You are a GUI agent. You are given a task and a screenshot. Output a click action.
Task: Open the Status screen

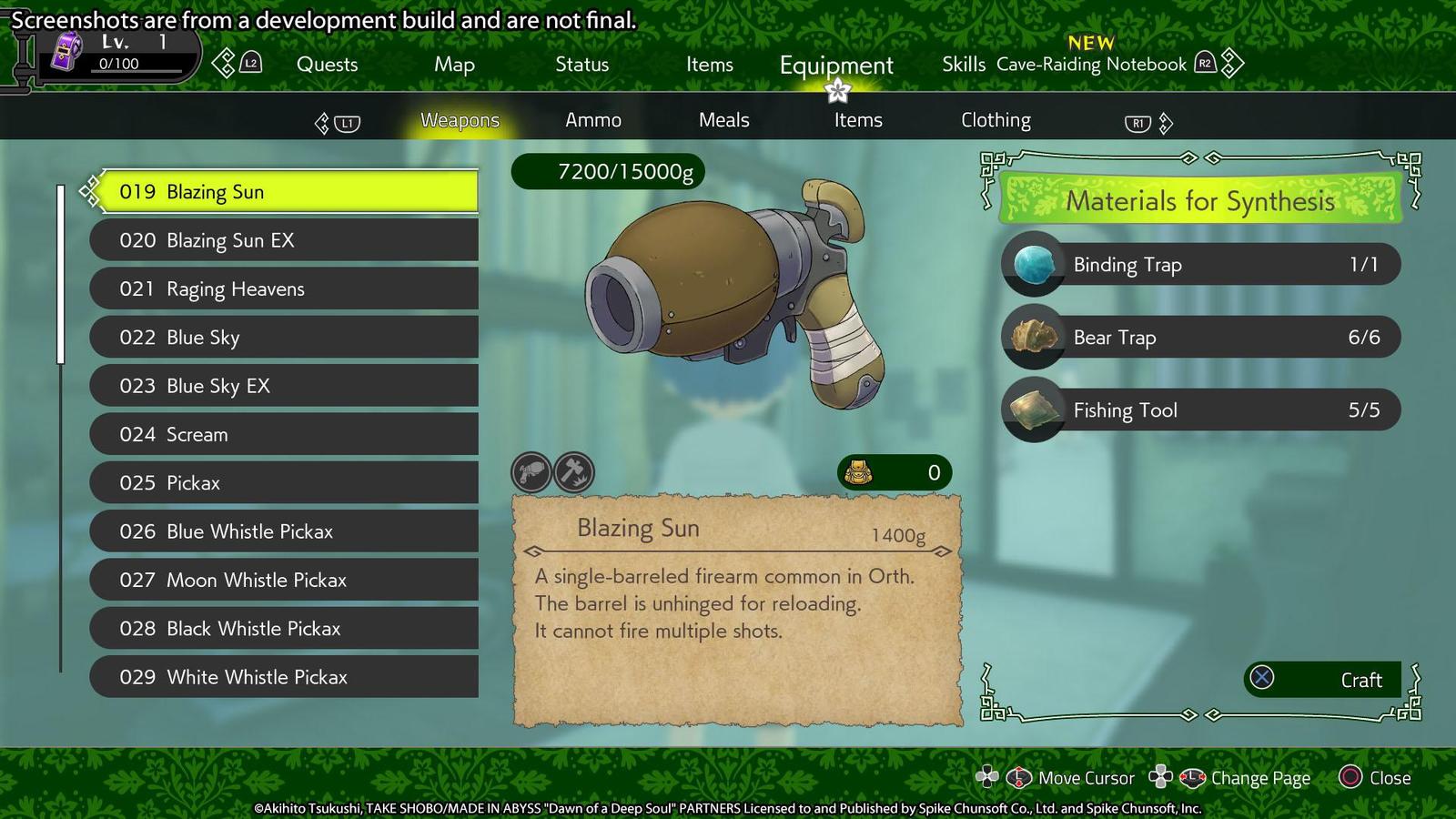[581, 65]
